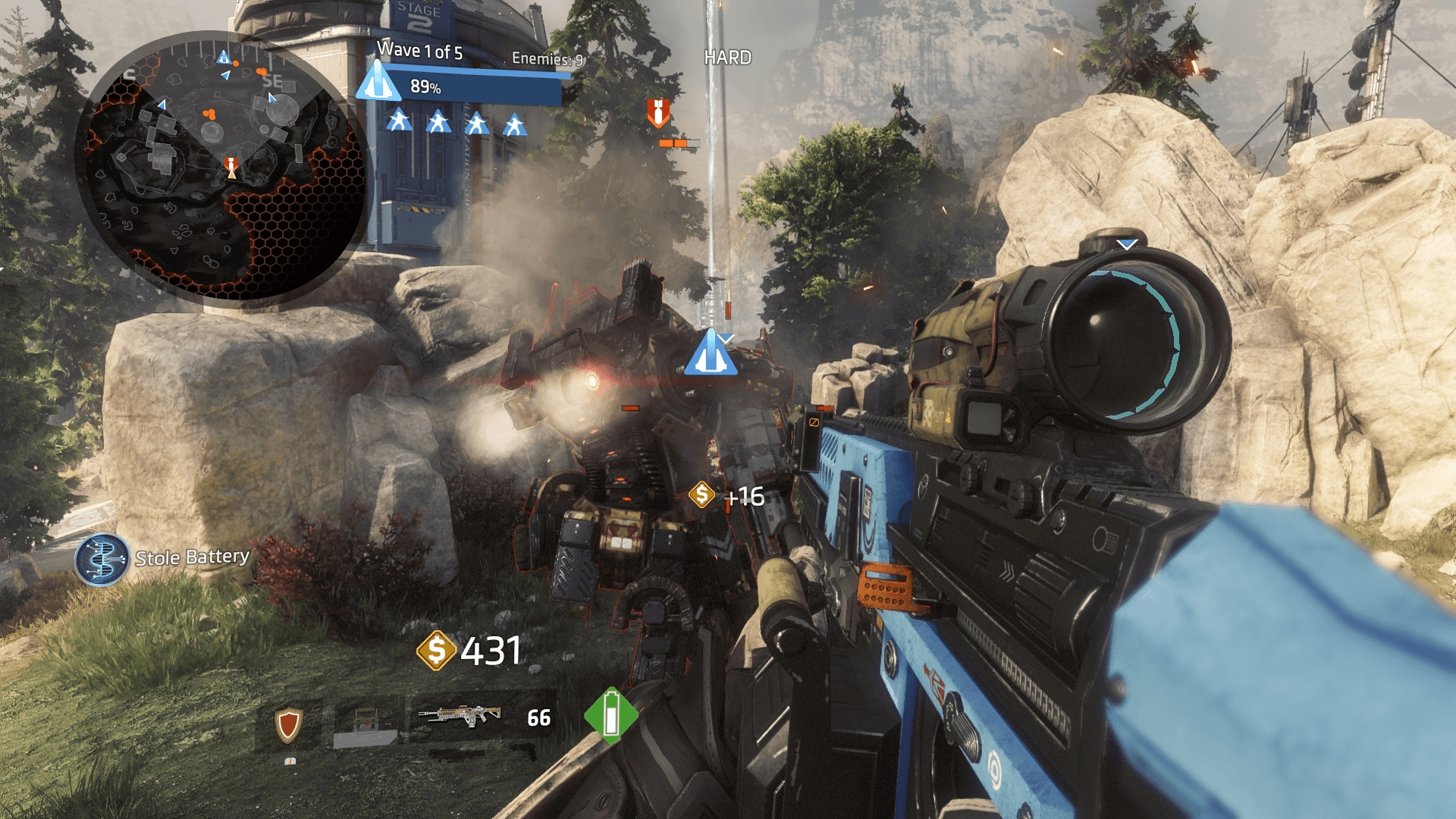Click the Stole Battery notification icon
The width and height of the screenshot is (1456, 819).
[102, 560]
